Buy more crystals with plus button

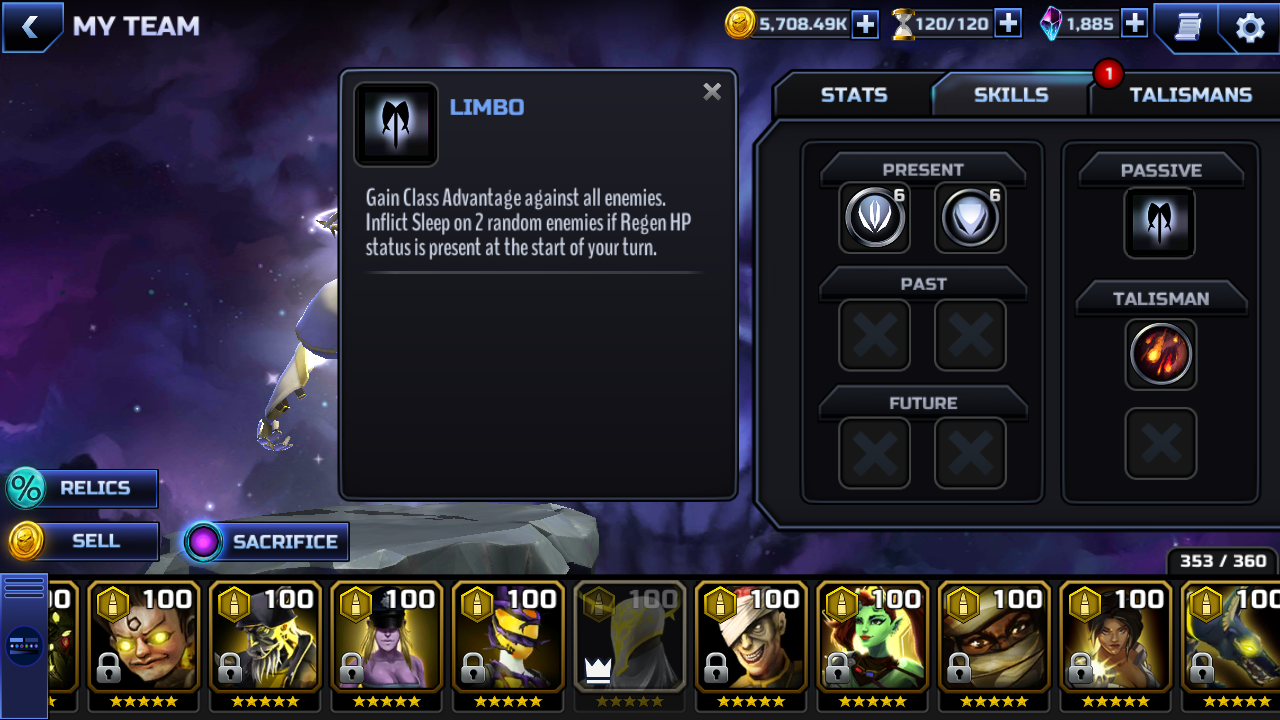click(1134, 24)
